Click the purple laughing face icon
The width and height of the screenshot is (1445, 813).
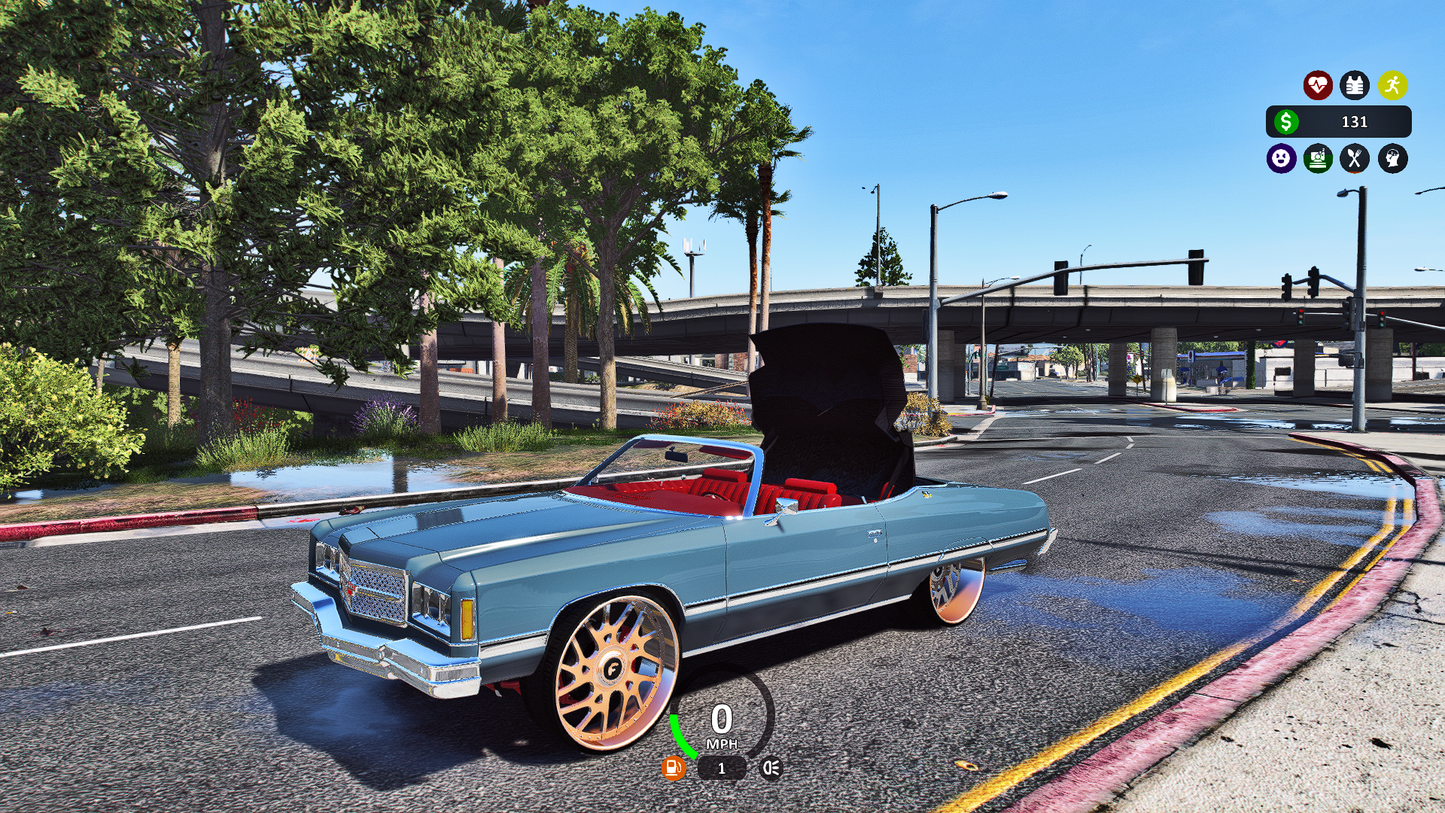pyautogui.click(x=1281, y=158)
